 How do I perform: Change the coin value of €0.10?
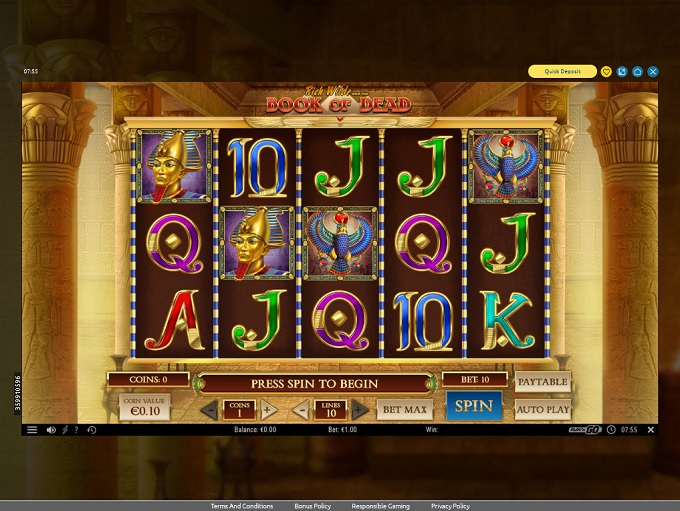click(145, 407)
